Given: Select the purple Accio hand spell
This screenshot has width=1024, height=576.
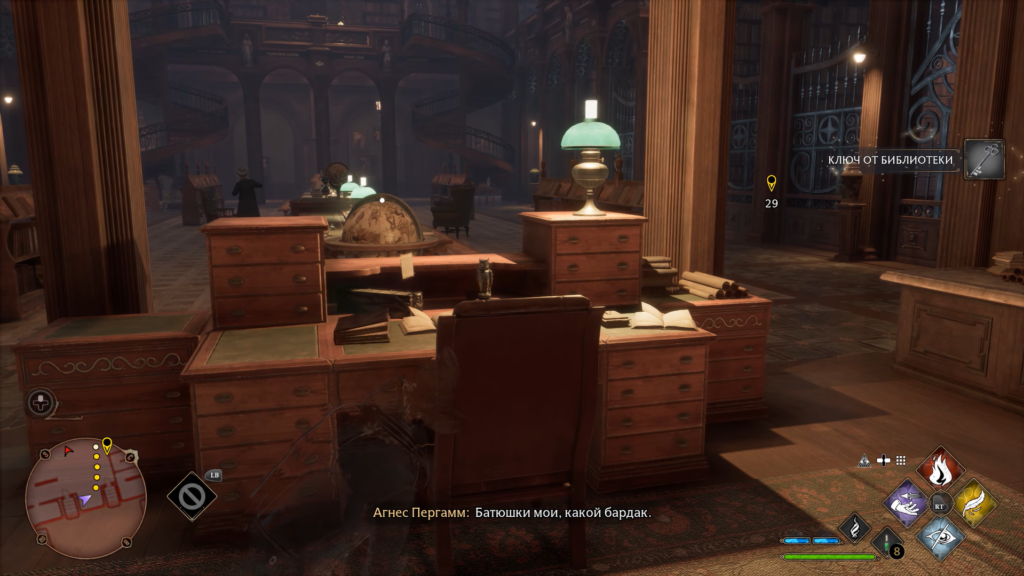Looking at the screenshot, I should (907, 502).
